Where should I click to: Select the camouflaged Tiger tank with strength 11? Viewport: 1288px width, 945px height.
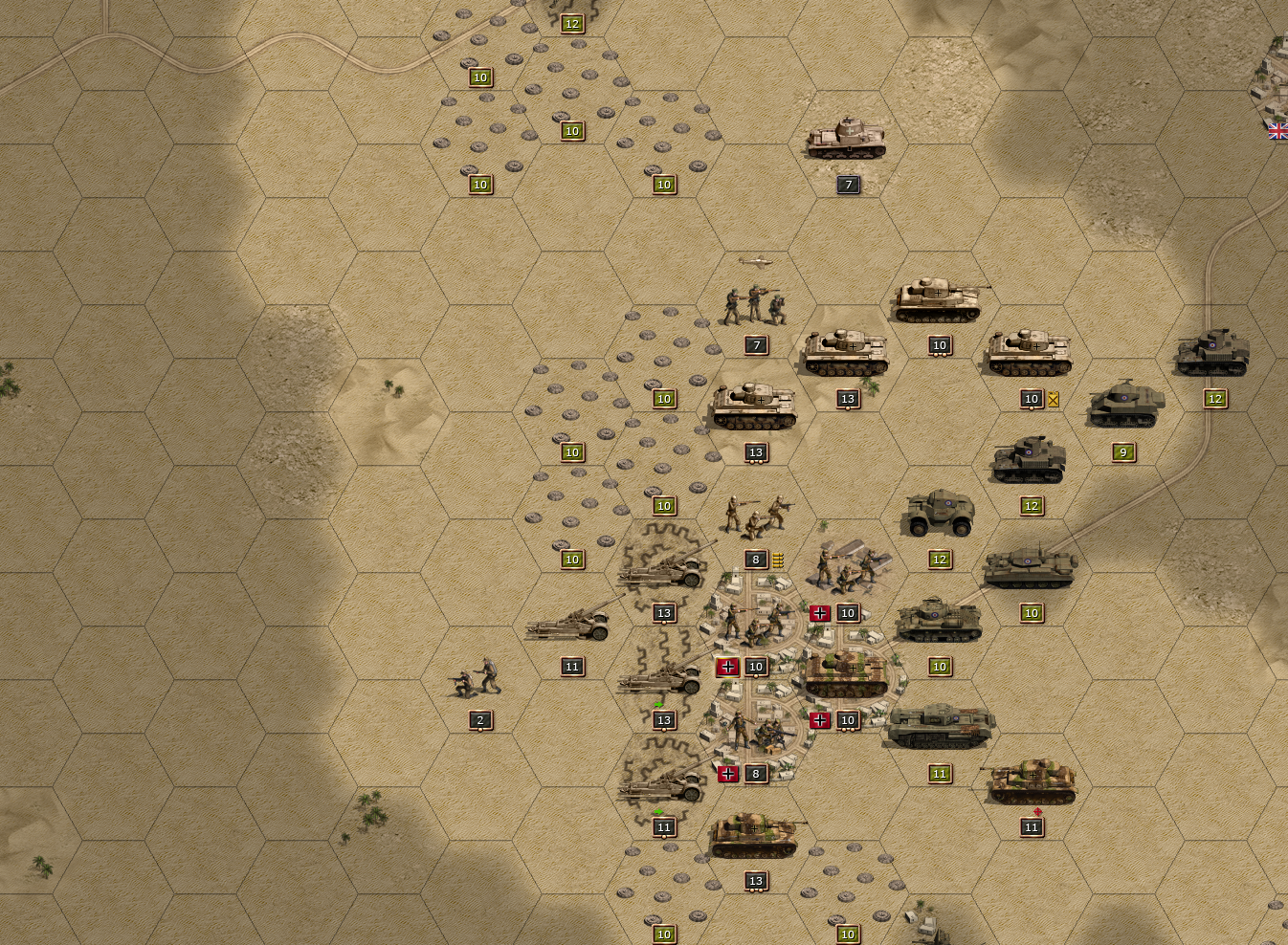click(1032, 781)
